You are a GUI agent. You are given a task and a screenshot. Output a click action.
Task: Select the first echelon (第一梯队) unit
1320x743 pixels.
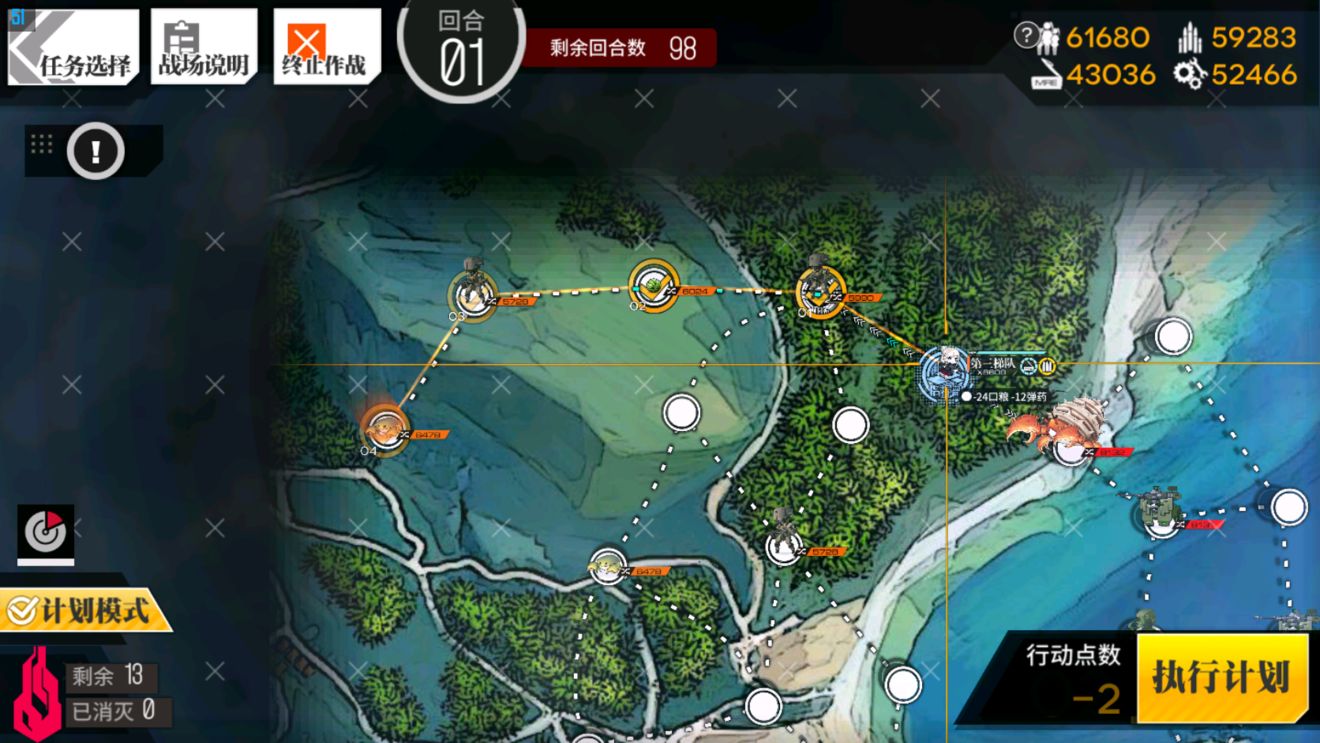(x=944, y=375)
